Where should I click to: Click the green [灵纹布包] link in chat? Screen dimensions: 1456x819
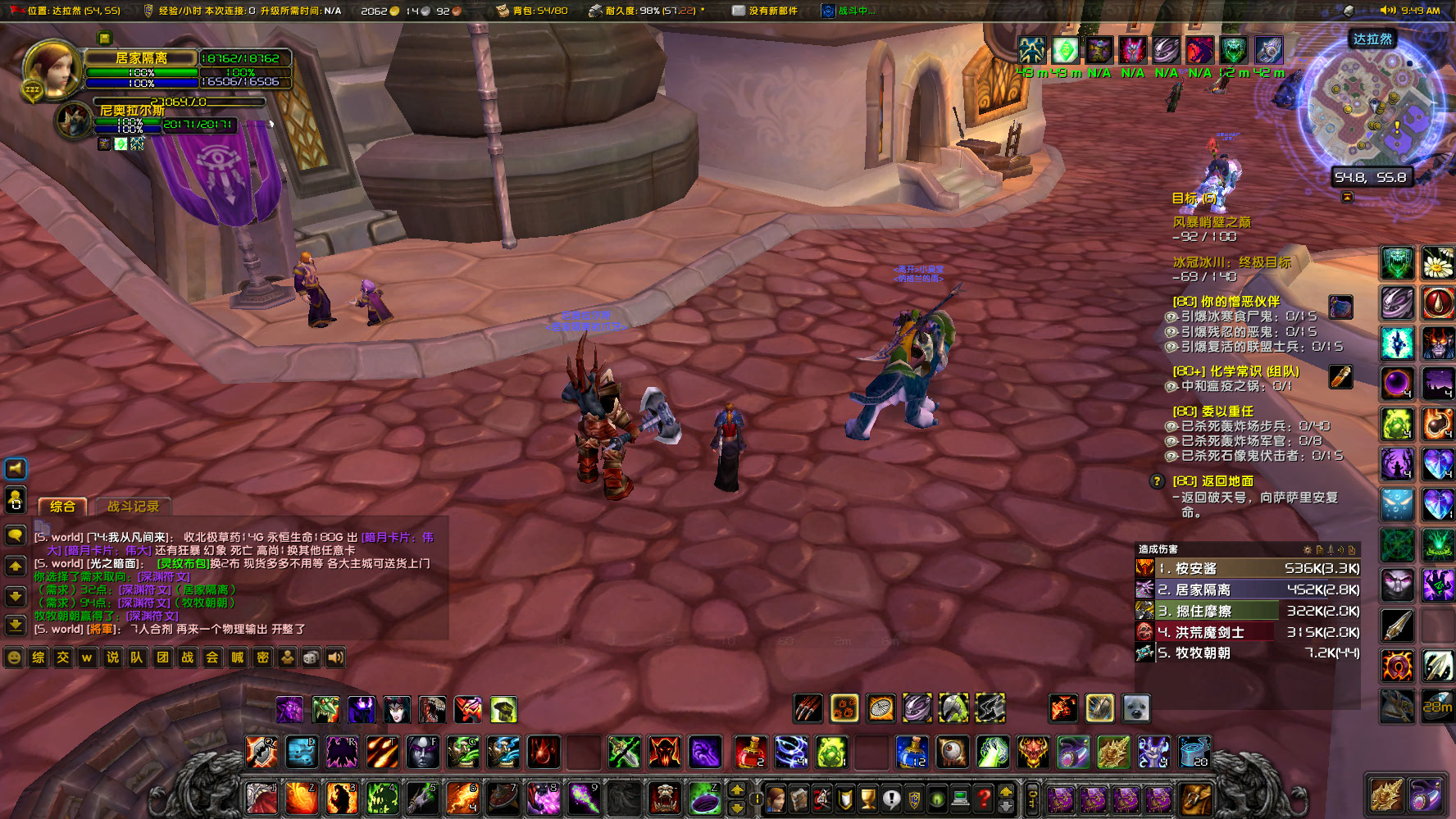pyautogui.click(x=183, y=564)
